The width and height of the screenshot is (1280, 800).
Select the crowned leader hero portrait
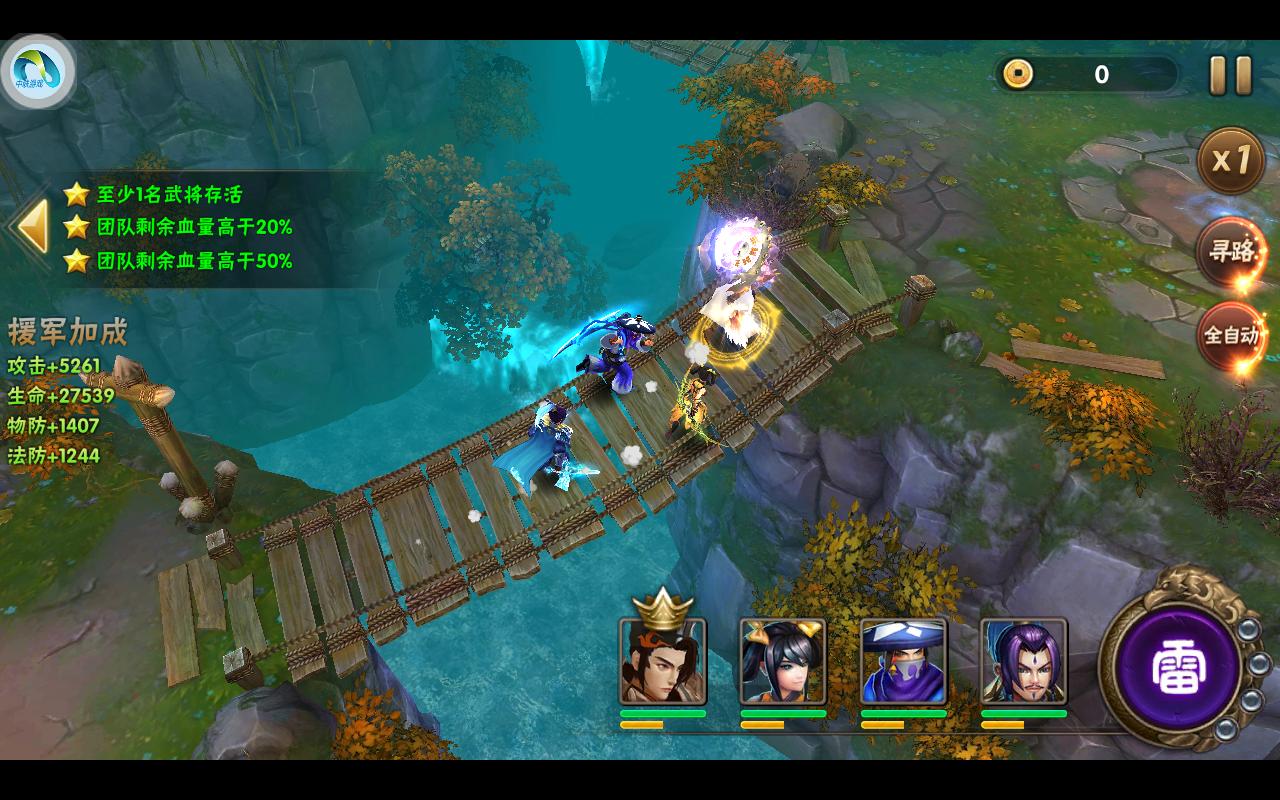[662, 661]
